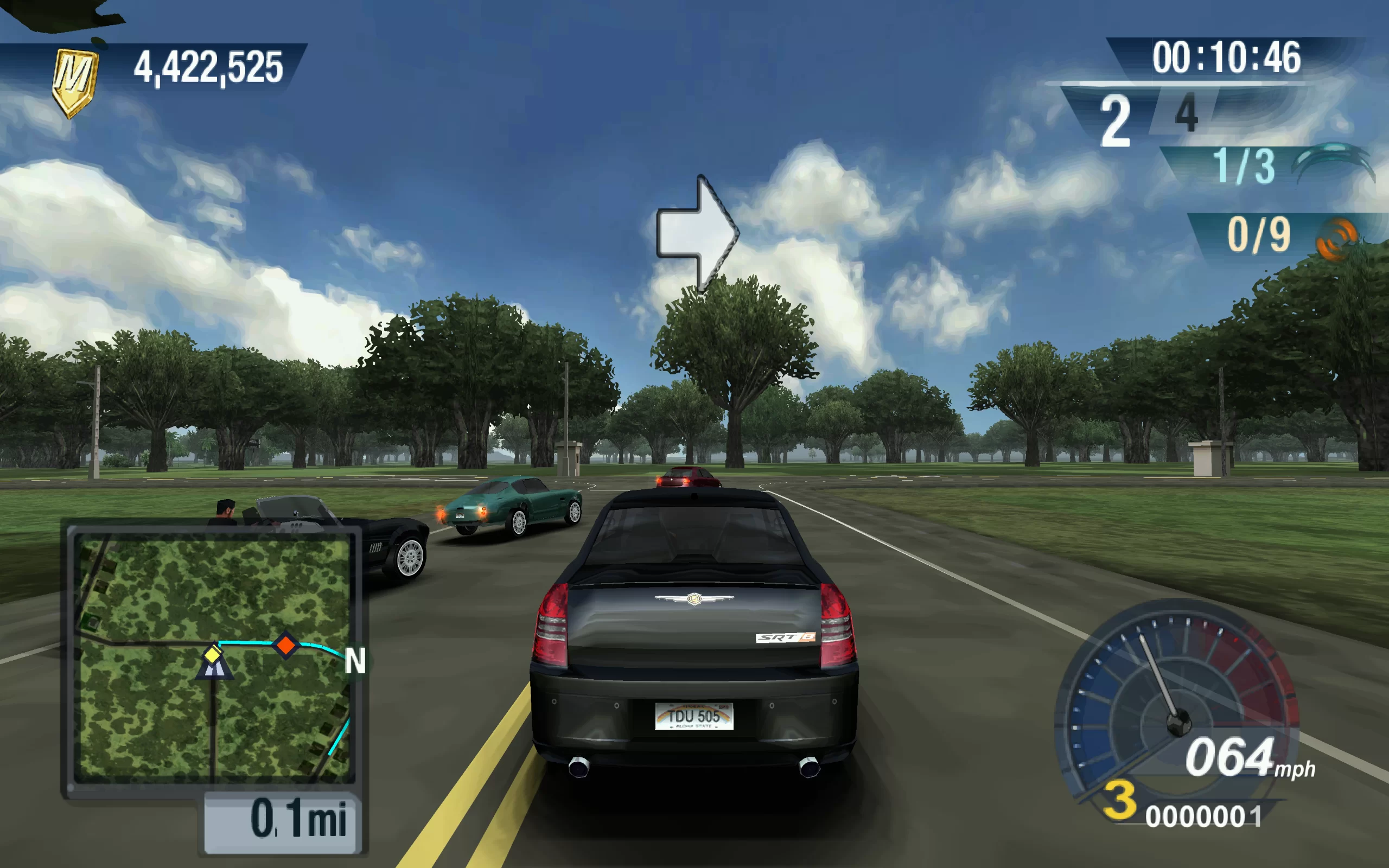Select the orange checkpoint counter icon
Viewport: 1389px width, 868px height.
[1336, 239]
